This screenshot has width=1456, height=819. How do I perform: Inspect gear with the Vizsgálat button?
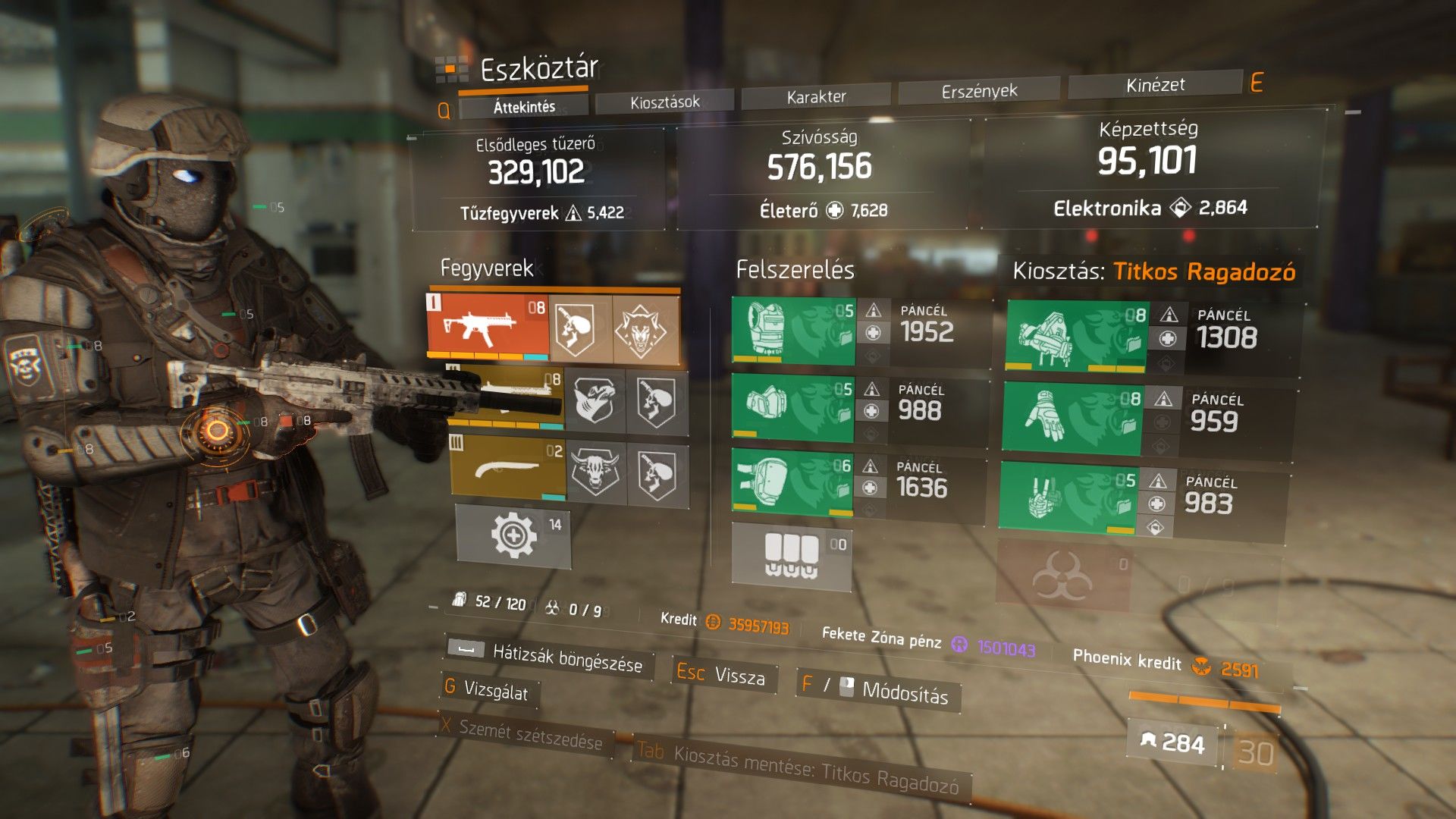click(495, 689)
